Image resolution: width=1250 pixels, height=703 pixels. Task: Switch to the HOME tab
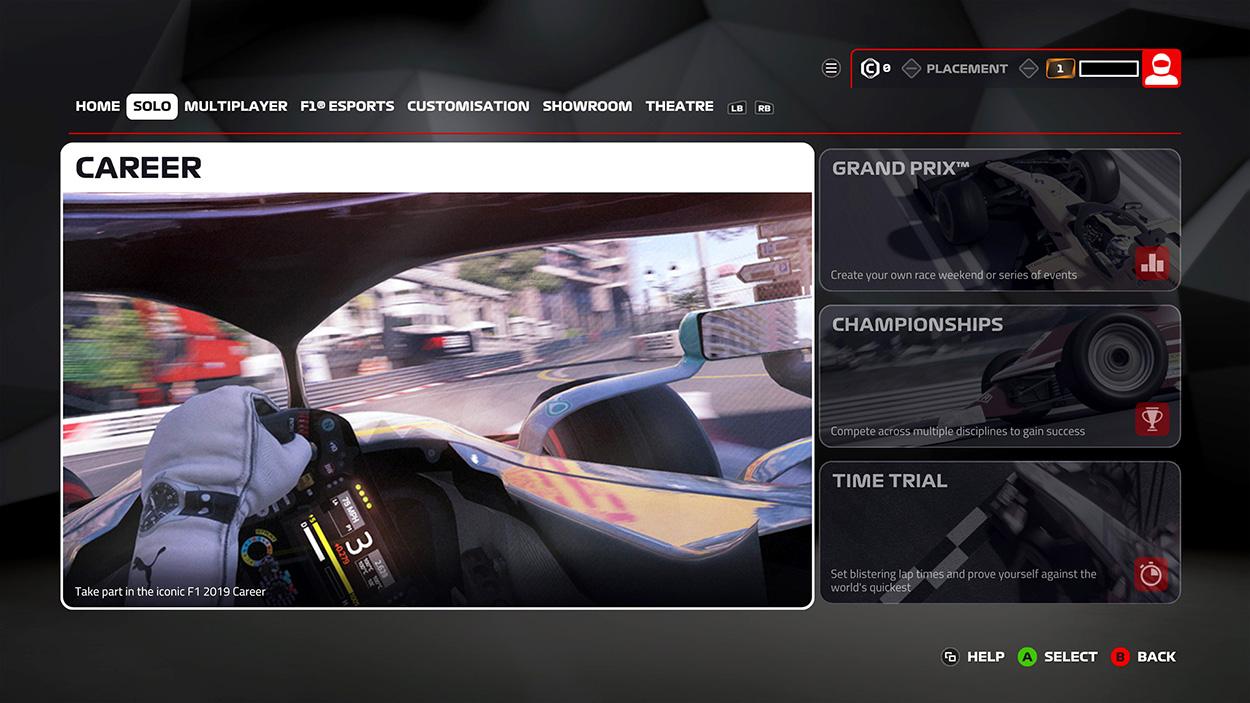click(x=97, y=106)
